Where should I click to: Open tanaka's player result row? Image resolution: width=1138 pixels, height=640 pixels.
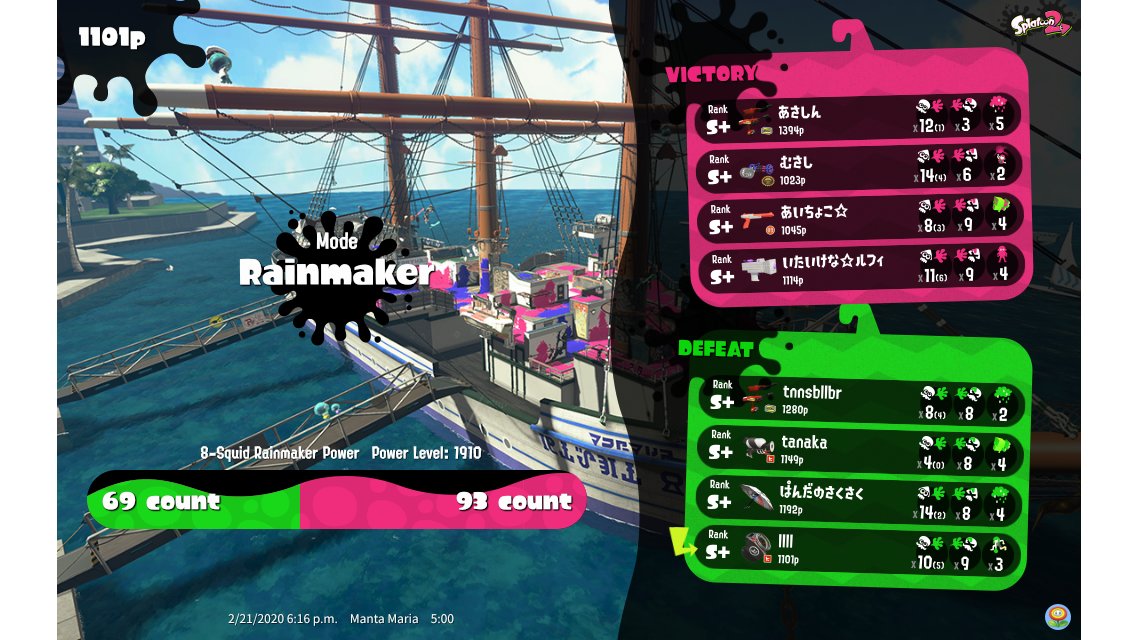coord(858,450)
